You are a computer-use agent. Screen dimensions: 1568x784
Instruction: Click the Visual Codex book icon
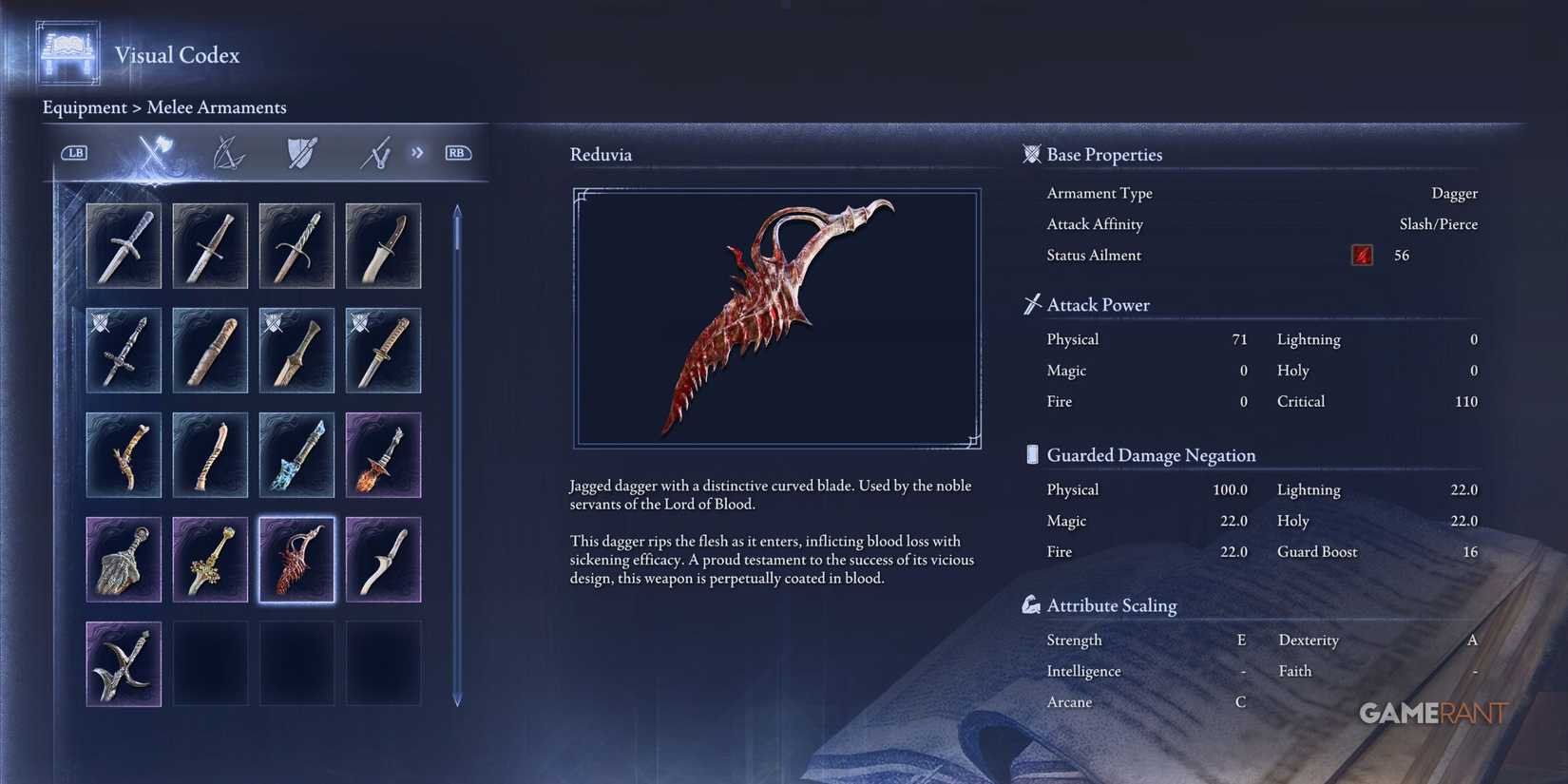(66, 52)
